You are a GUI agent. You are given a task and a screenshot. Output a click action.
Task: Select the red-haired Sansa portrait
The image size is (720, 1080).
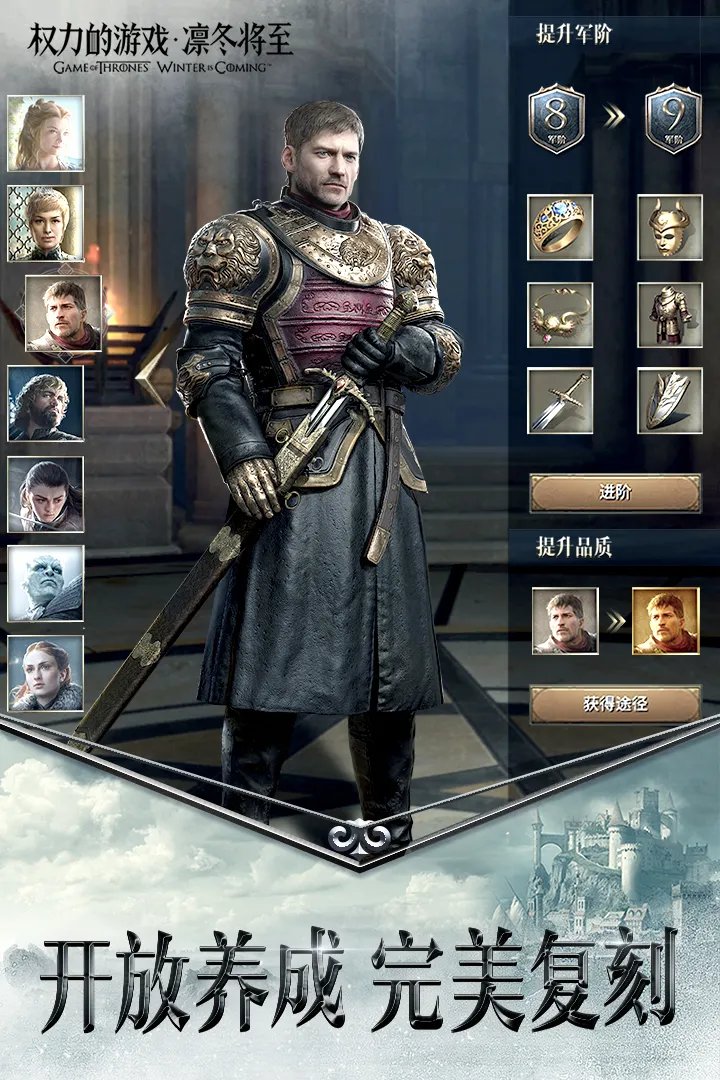click(x=46, y=673)
